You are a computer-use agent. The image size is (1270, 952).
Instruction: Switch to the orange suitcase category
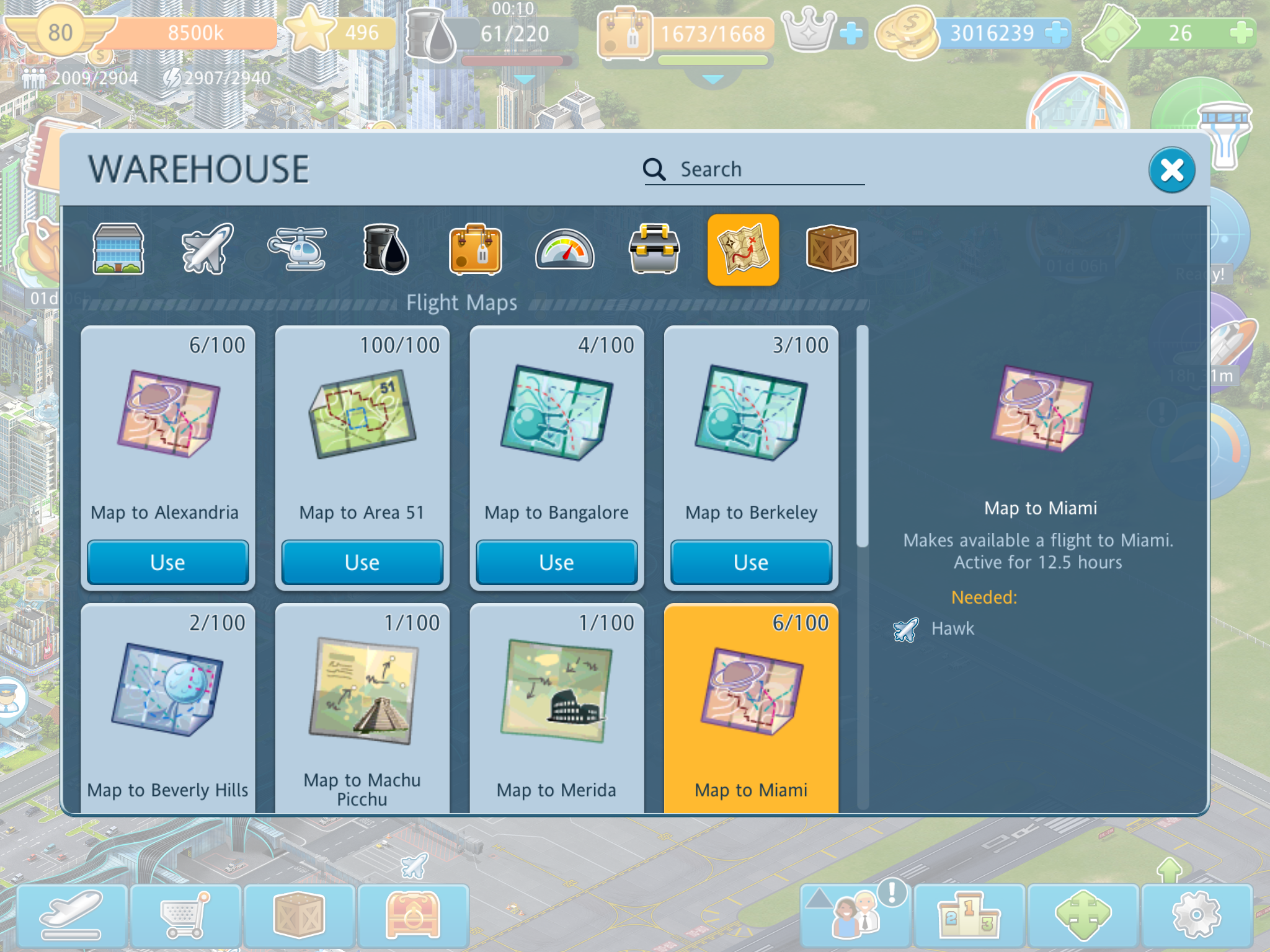475,249
